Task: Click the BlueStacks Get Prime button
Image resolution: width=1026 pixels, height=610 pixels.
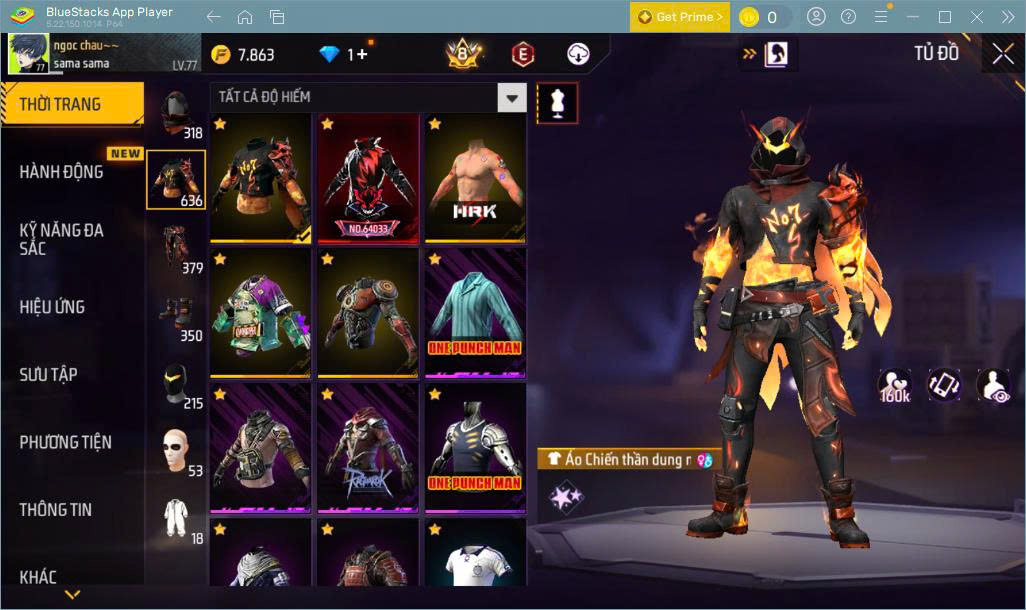Action: click(x=679, y=17)
